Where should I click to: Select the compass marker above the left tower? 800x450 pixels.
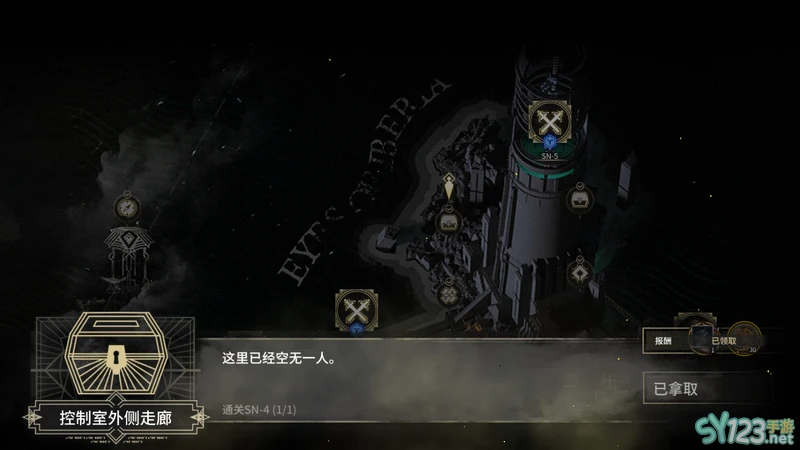(x=126, y=206)
